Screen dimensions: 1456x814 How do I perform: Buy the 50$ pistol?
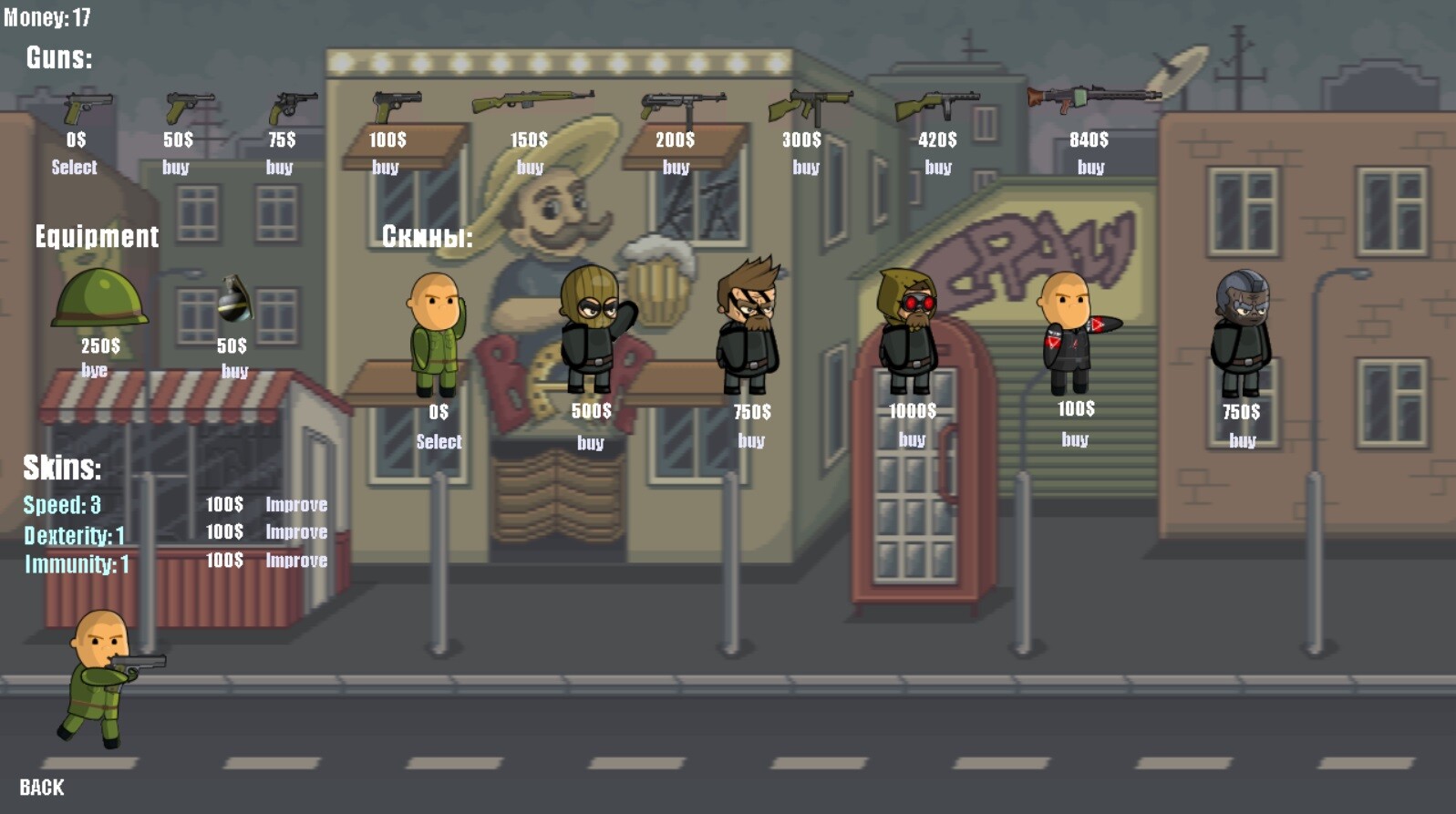(x=177, y=167)
